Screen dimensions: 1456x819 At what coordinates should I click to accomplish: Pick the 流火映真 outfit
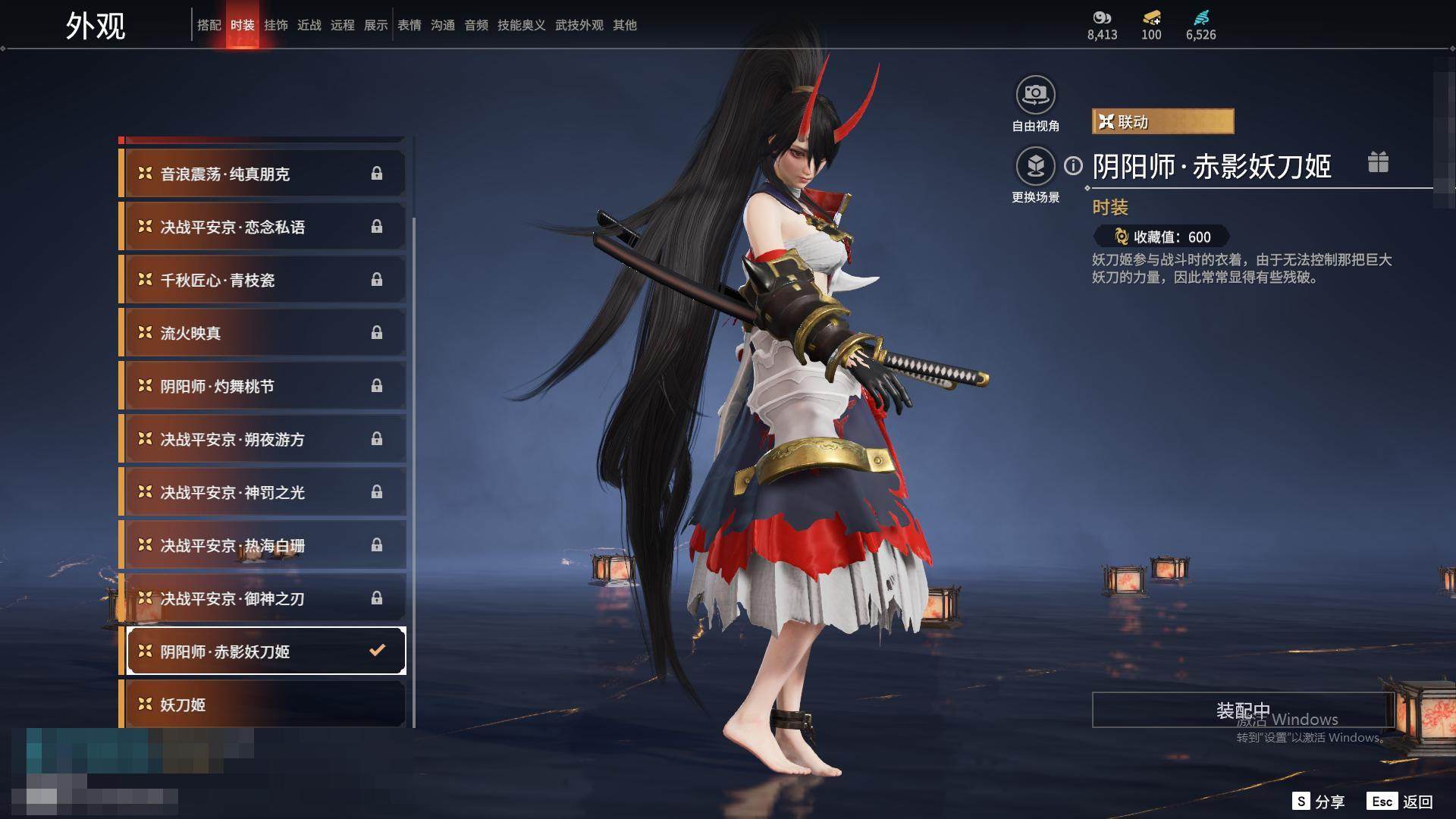[262, 333]
